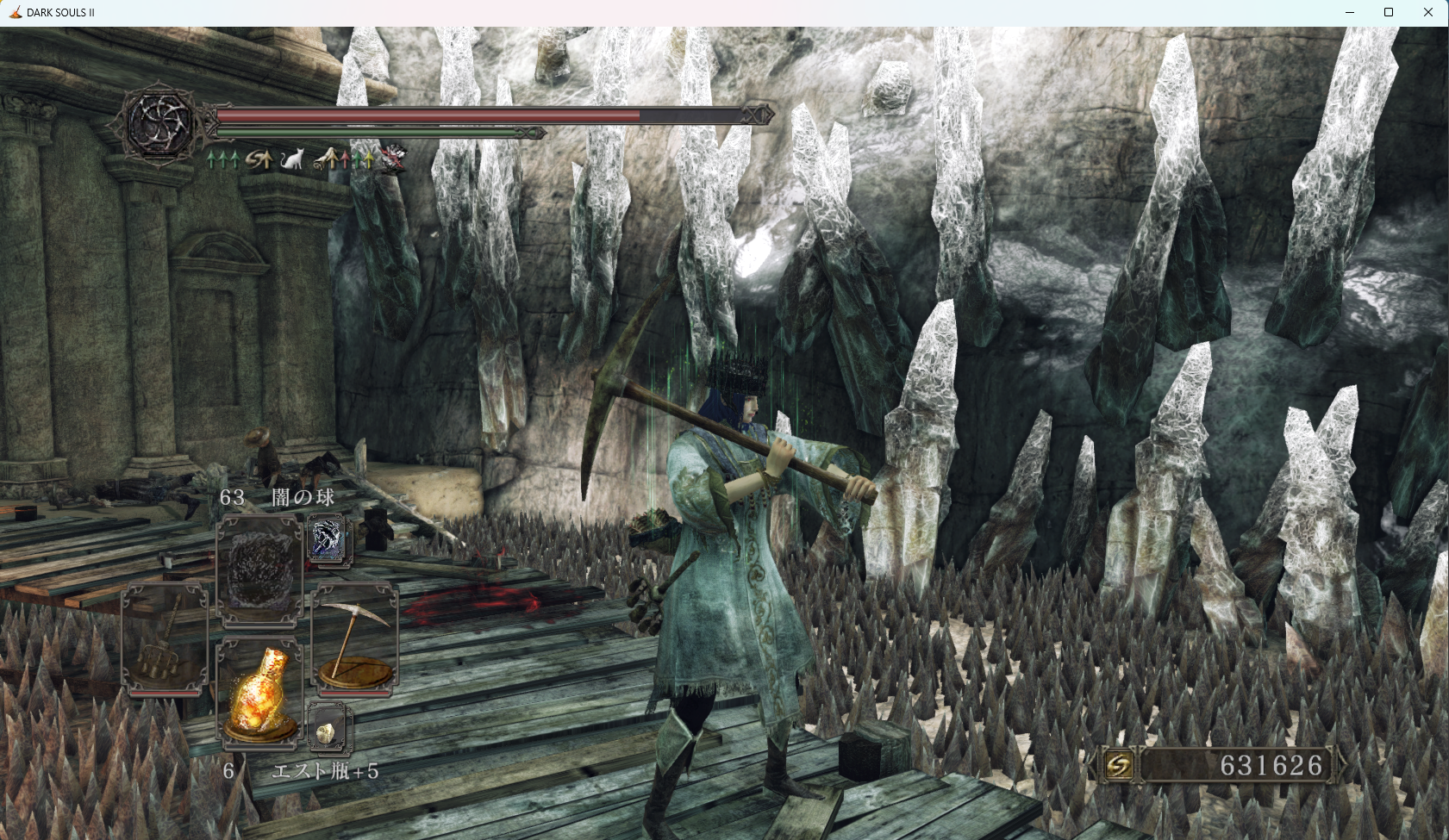The image size is (1449, 840).
Task: Click the pickaxe right-hand weapon slot
Action: [354, 639]
